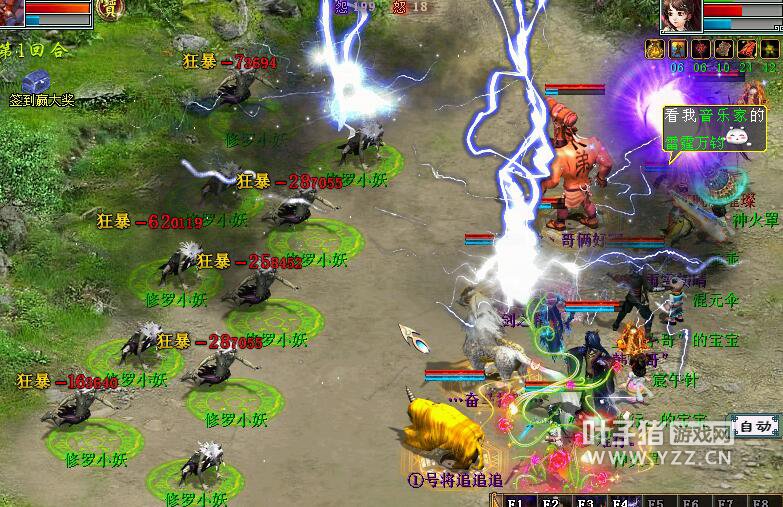Image resolution: width=783 pixels, height=507 pixels.
Task: Select the F4 hotbar slot
Action: [x=620, y=501]
